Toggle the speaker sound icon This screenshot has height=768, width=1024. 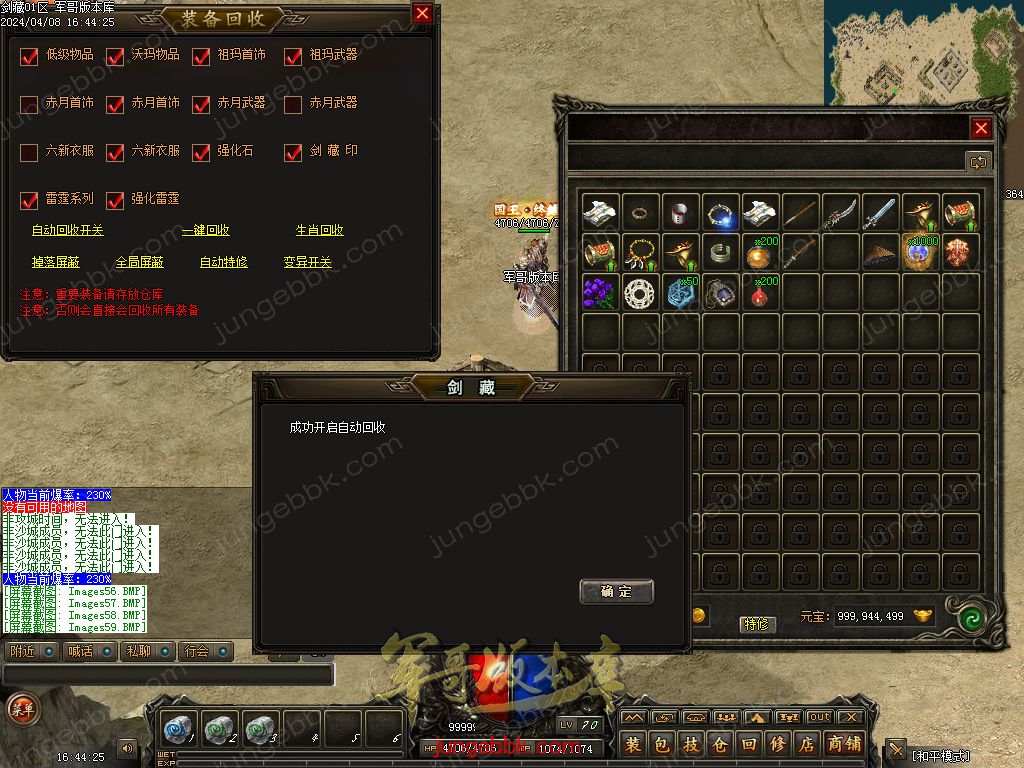[x=127, y=748]
